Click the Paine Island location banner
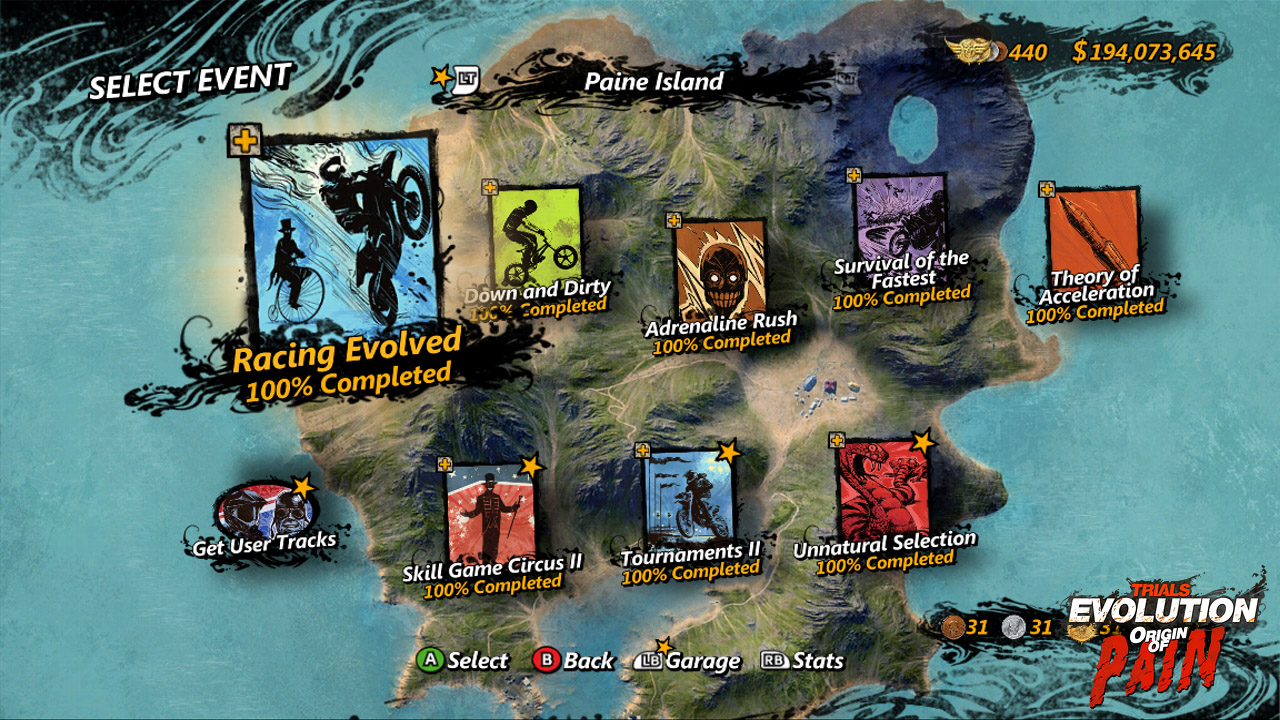Image resolution: width=1280 pixels, height=720 pixels. [653, 81]
